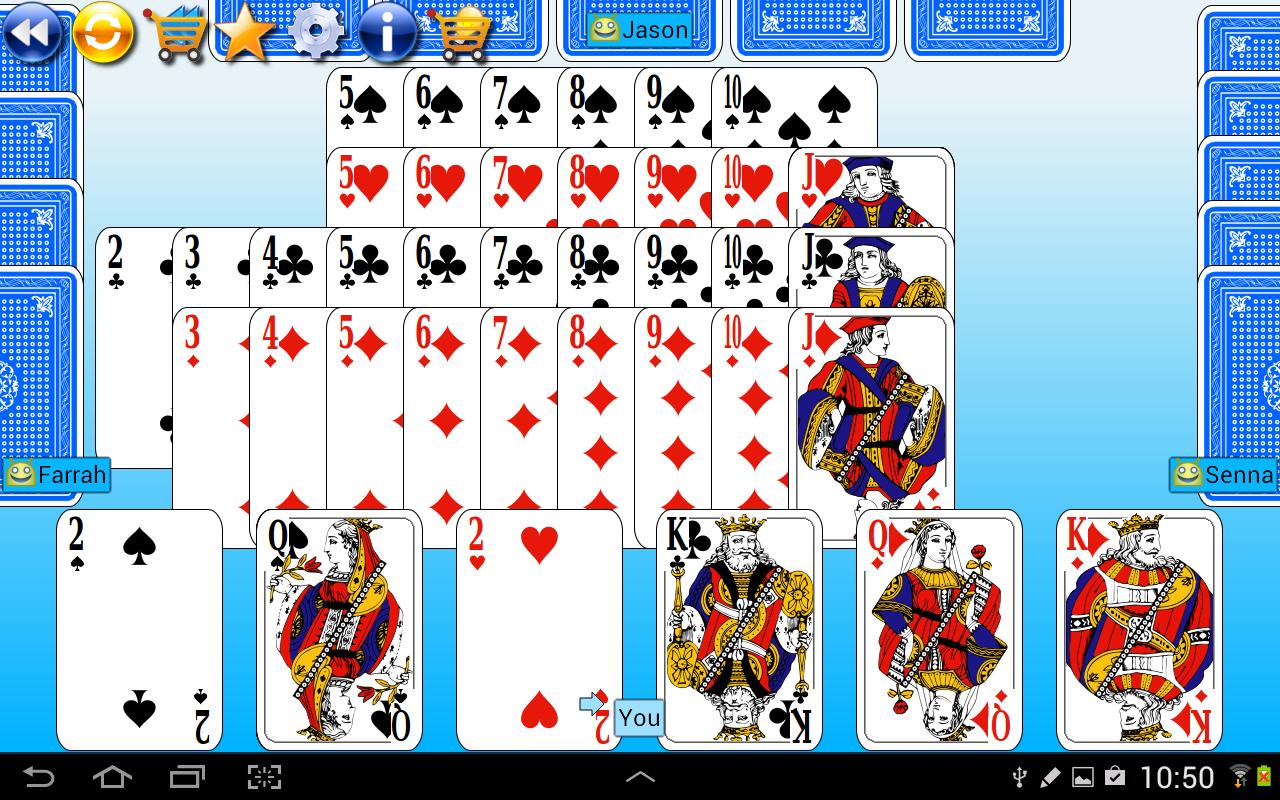Tap the You player label
Viewport: 1280px width, 800px height.
[637, 717]
